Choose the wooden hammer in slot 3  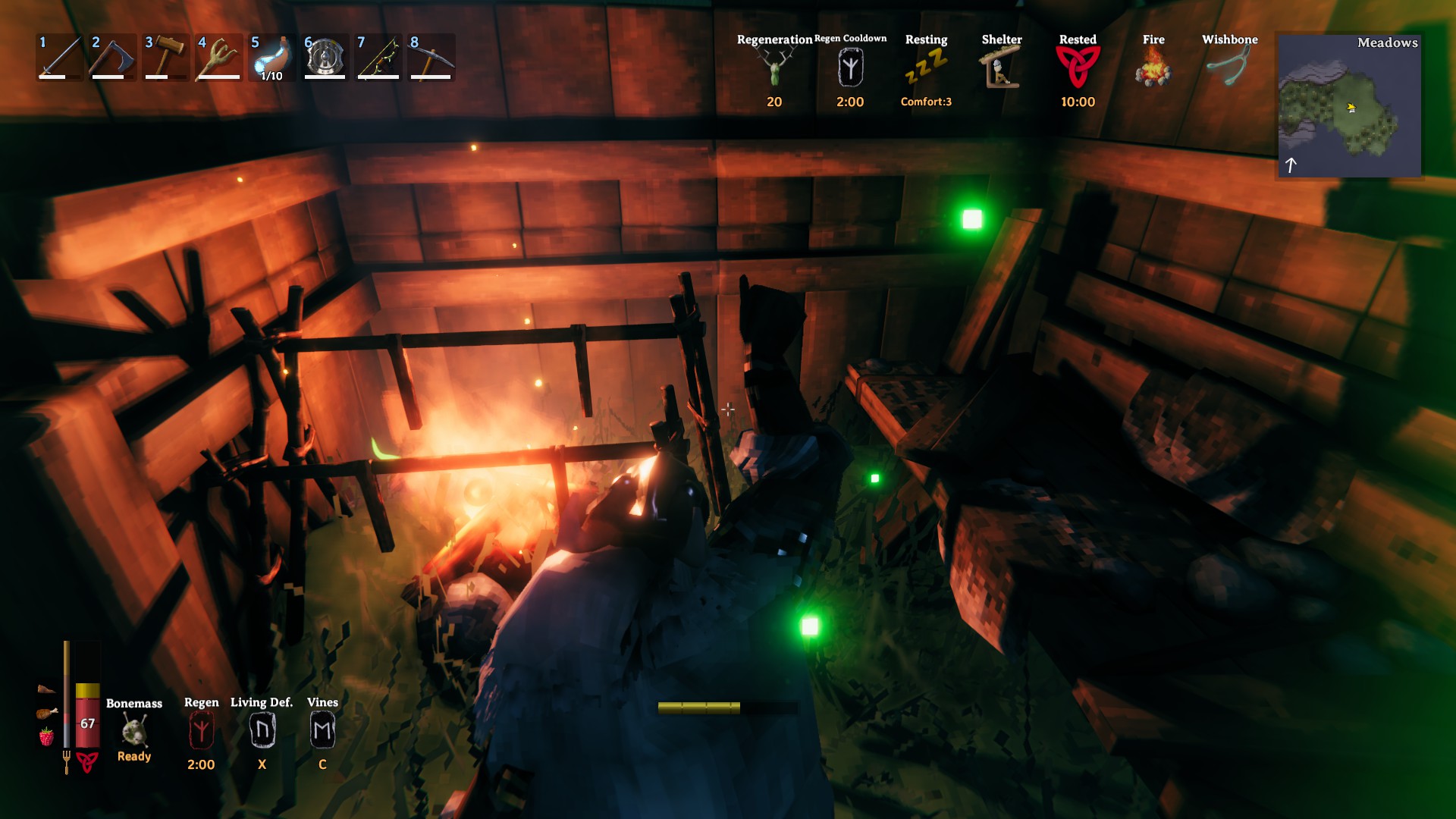click(x=165, y=58)
